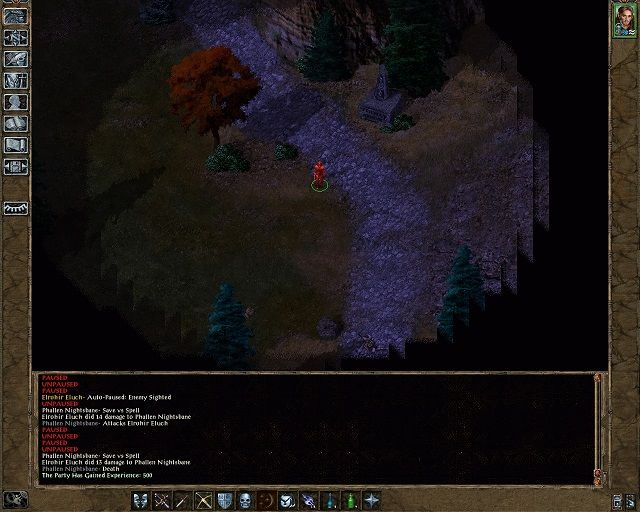Open the star special abilities button
This screenshot has height=512, width=640.
[372, 499]
